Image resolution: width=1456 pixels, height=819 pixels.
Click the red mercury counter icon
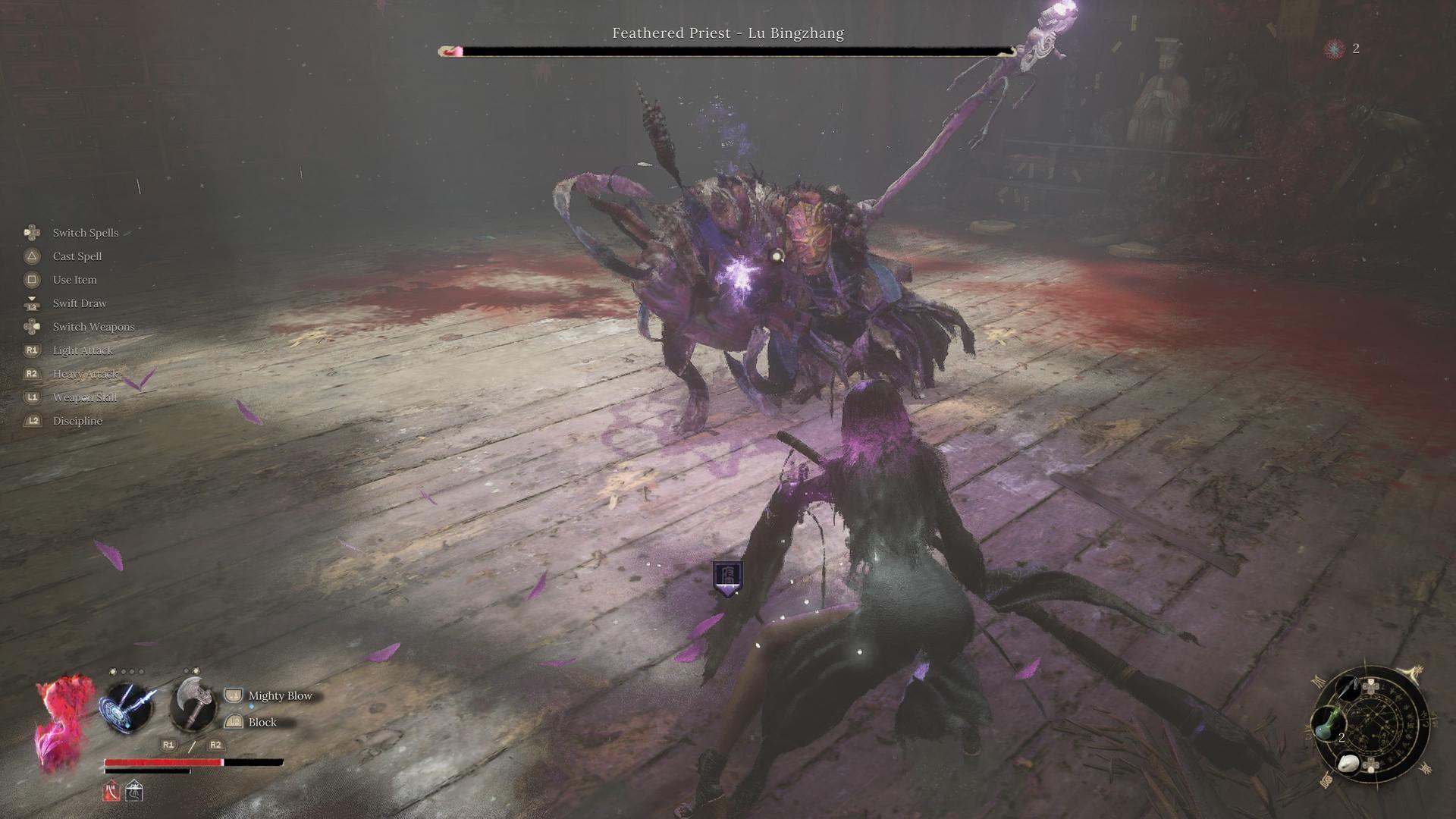pos(1334,49)
